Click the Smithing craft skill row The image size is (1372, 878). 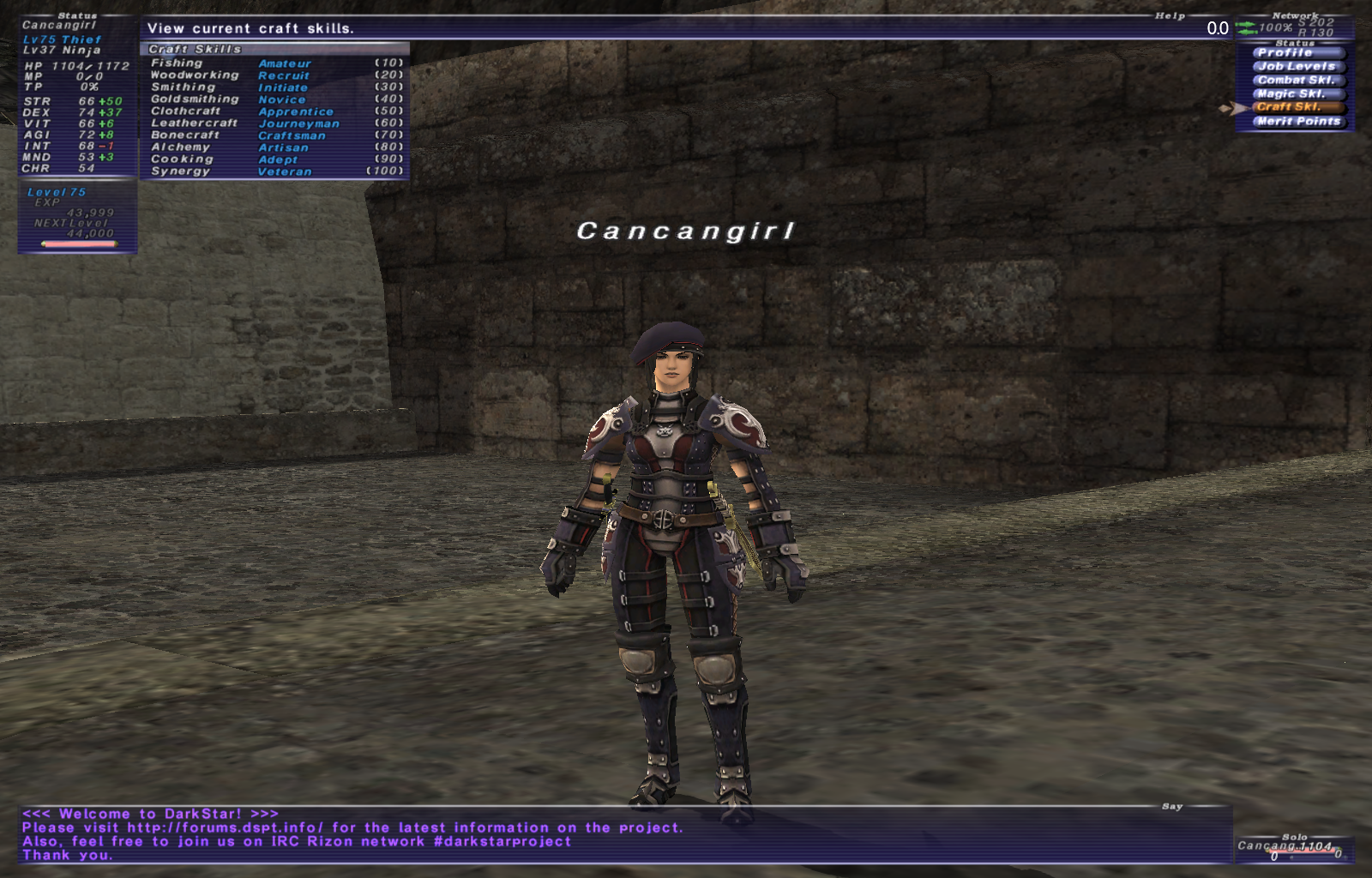274,87
